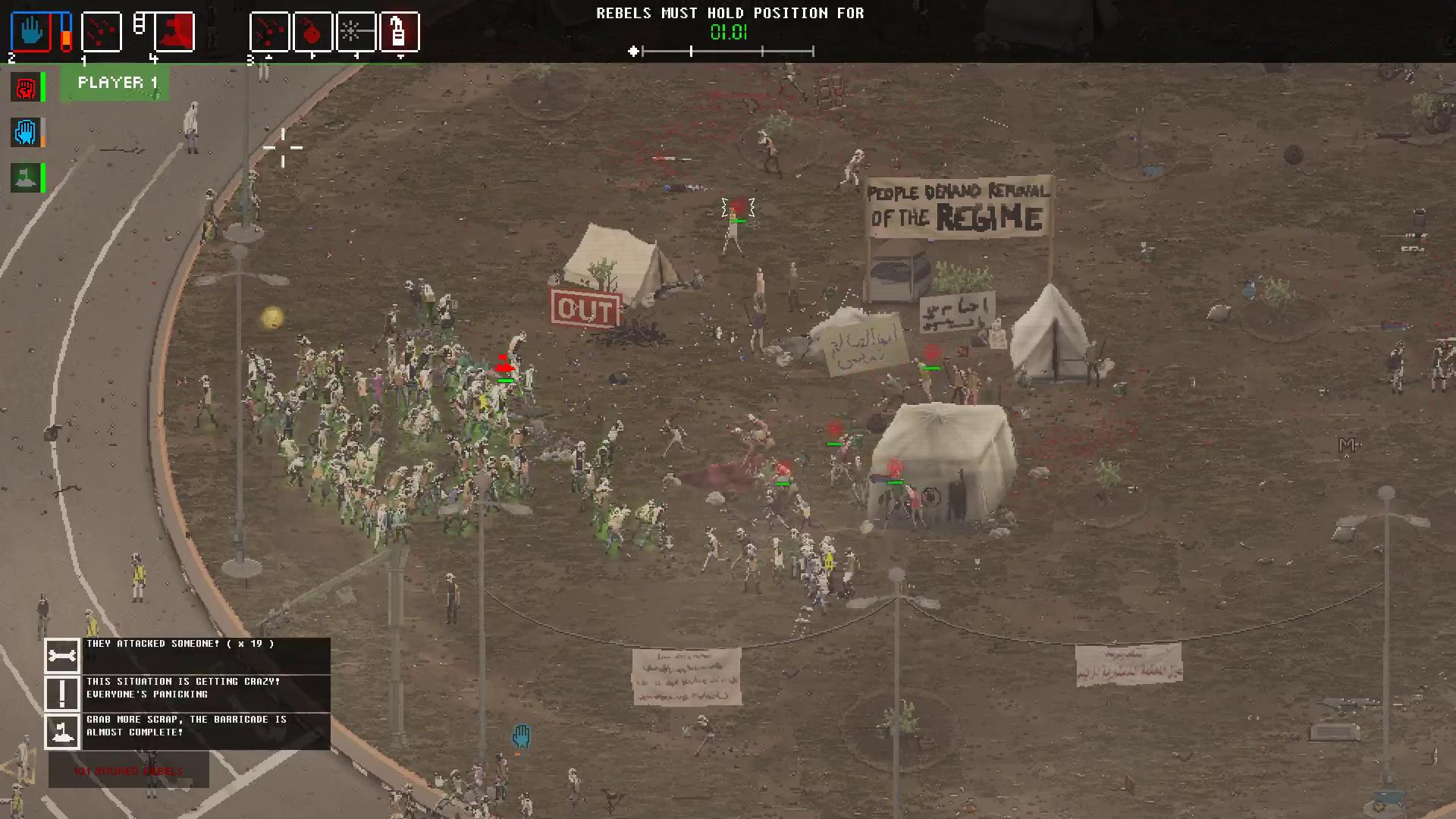
Task: Select the molotov splatter ability in slot 3
Action: tap(270, 31)
